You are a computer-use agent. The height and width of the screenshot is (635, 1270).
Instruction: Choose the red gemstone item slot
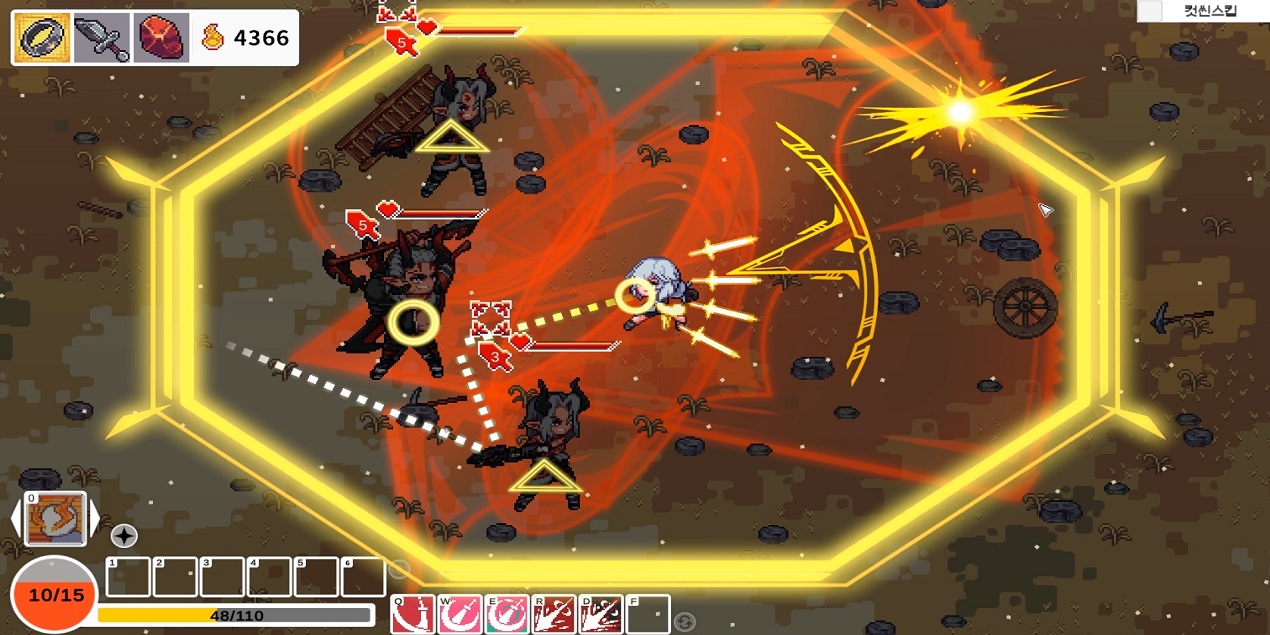coord(161,38)
